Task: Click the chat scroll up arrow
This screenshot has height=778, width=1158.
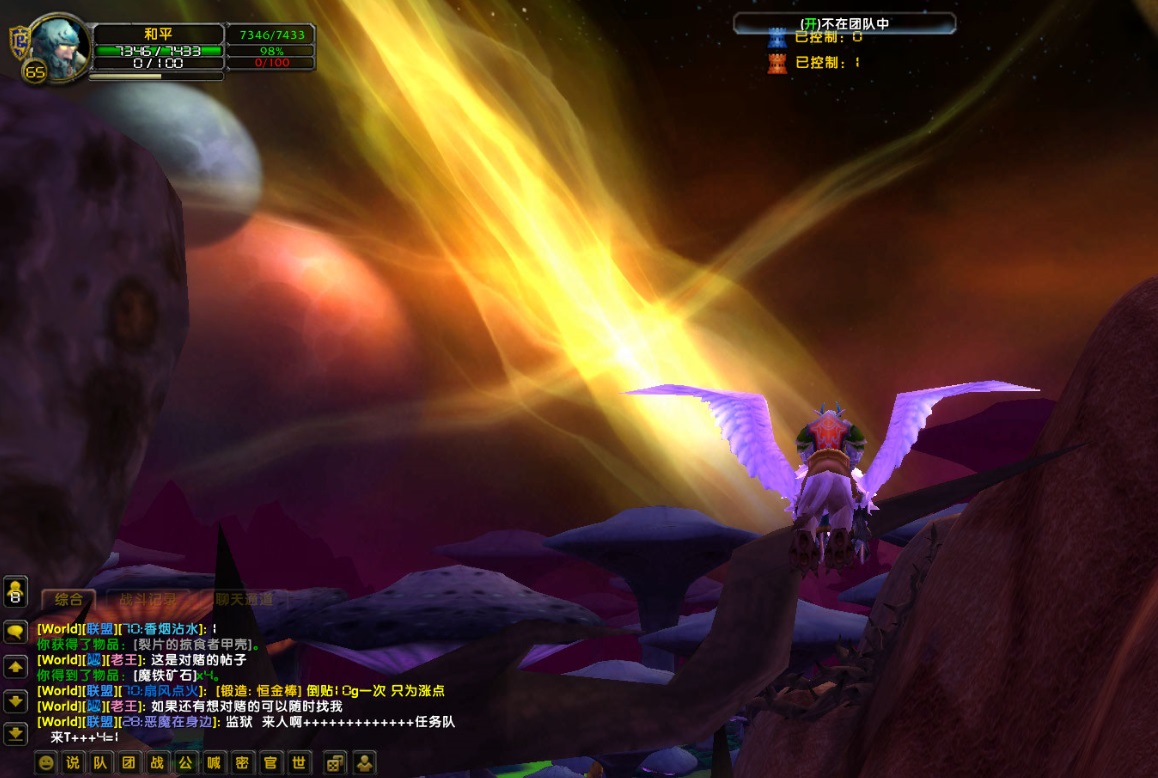Action: click(x=15, y=666)
